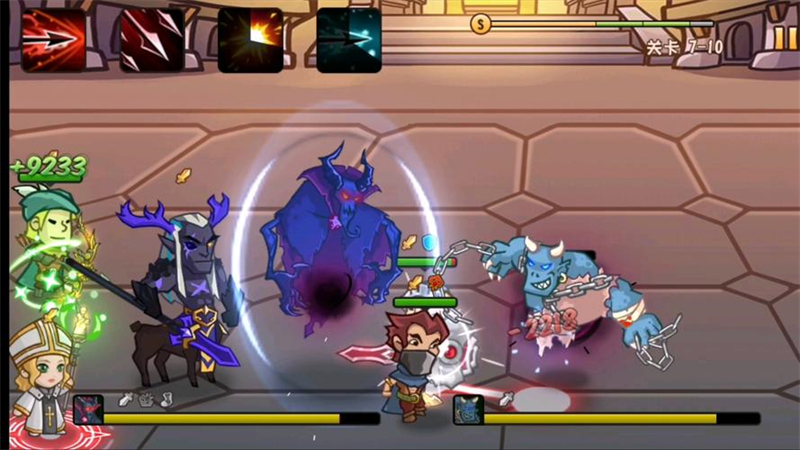
Task: Trigger the fiery explosion skill
Action: [x=250, y=39]
